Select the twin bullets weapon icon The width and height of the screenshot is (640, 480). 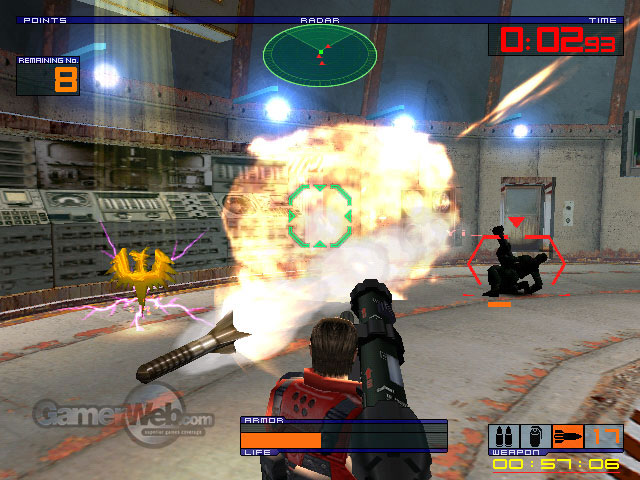504,439
